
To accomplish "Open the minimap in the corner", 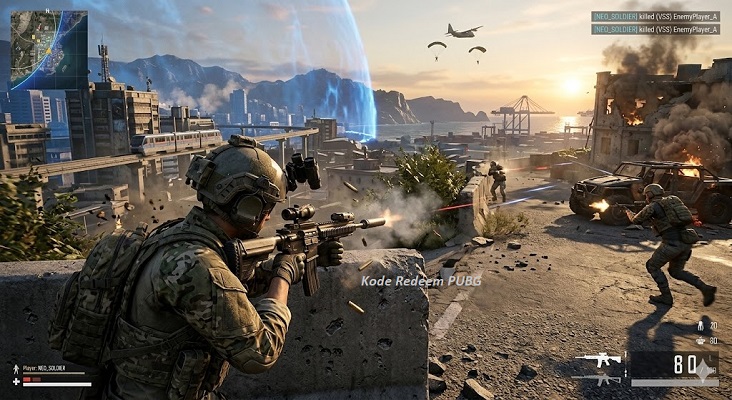I will (x=49, y=50).
